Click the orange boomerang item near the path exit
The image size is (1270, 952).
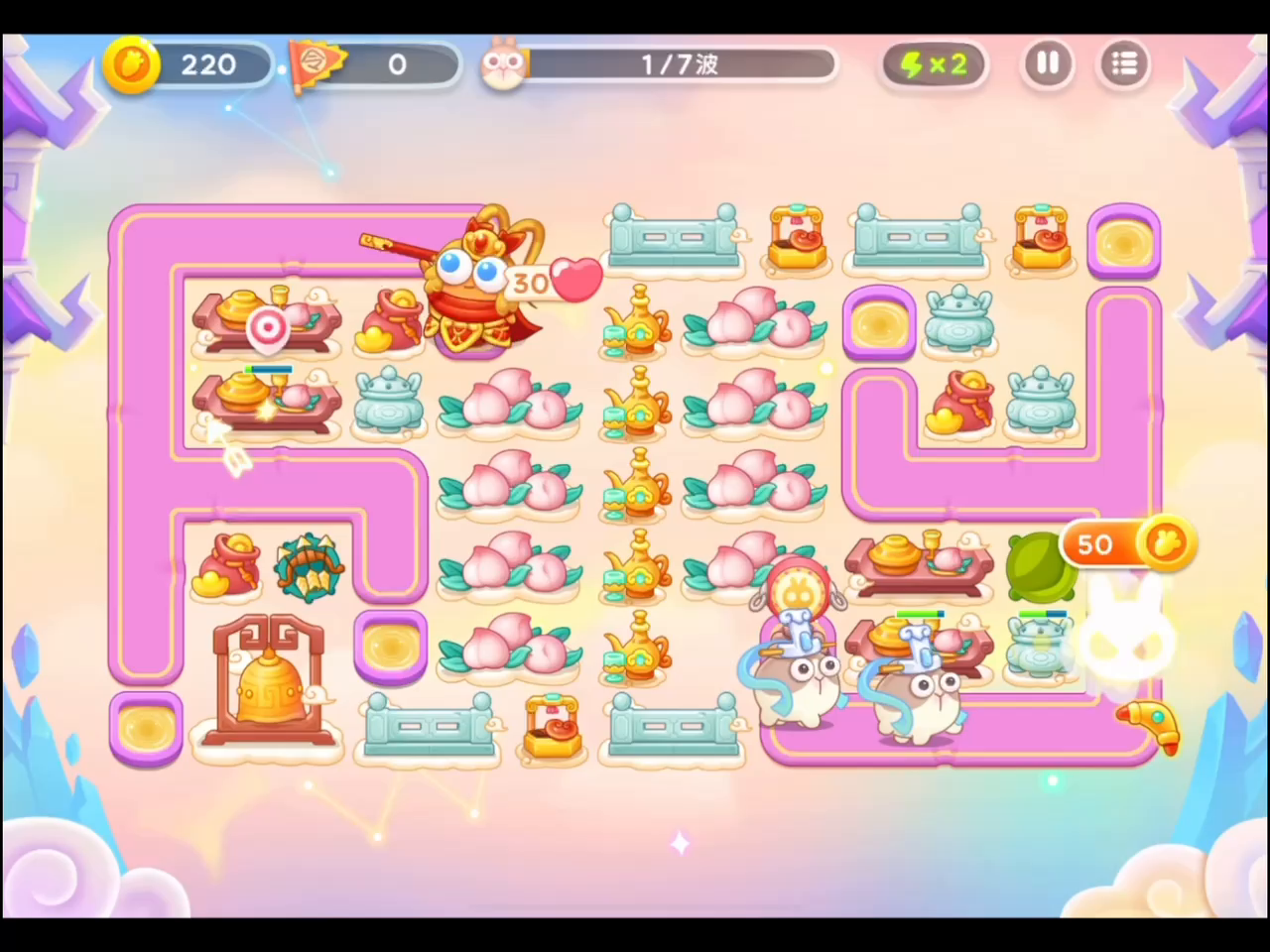click(x=1146, y=729)
